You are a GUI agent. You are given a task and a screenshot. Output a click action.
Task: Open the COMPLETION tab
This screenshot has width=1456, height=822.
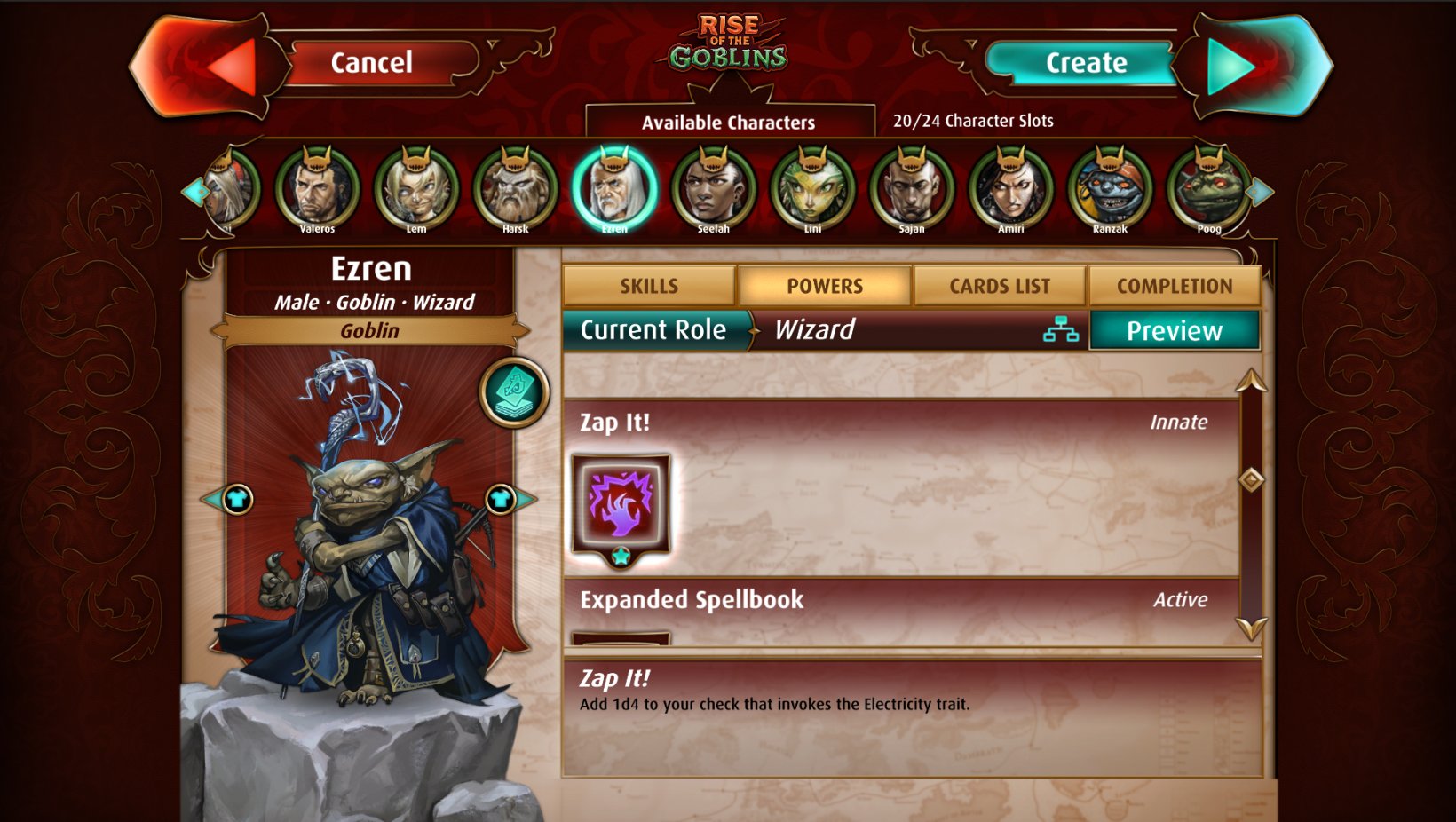[1175, 285]
